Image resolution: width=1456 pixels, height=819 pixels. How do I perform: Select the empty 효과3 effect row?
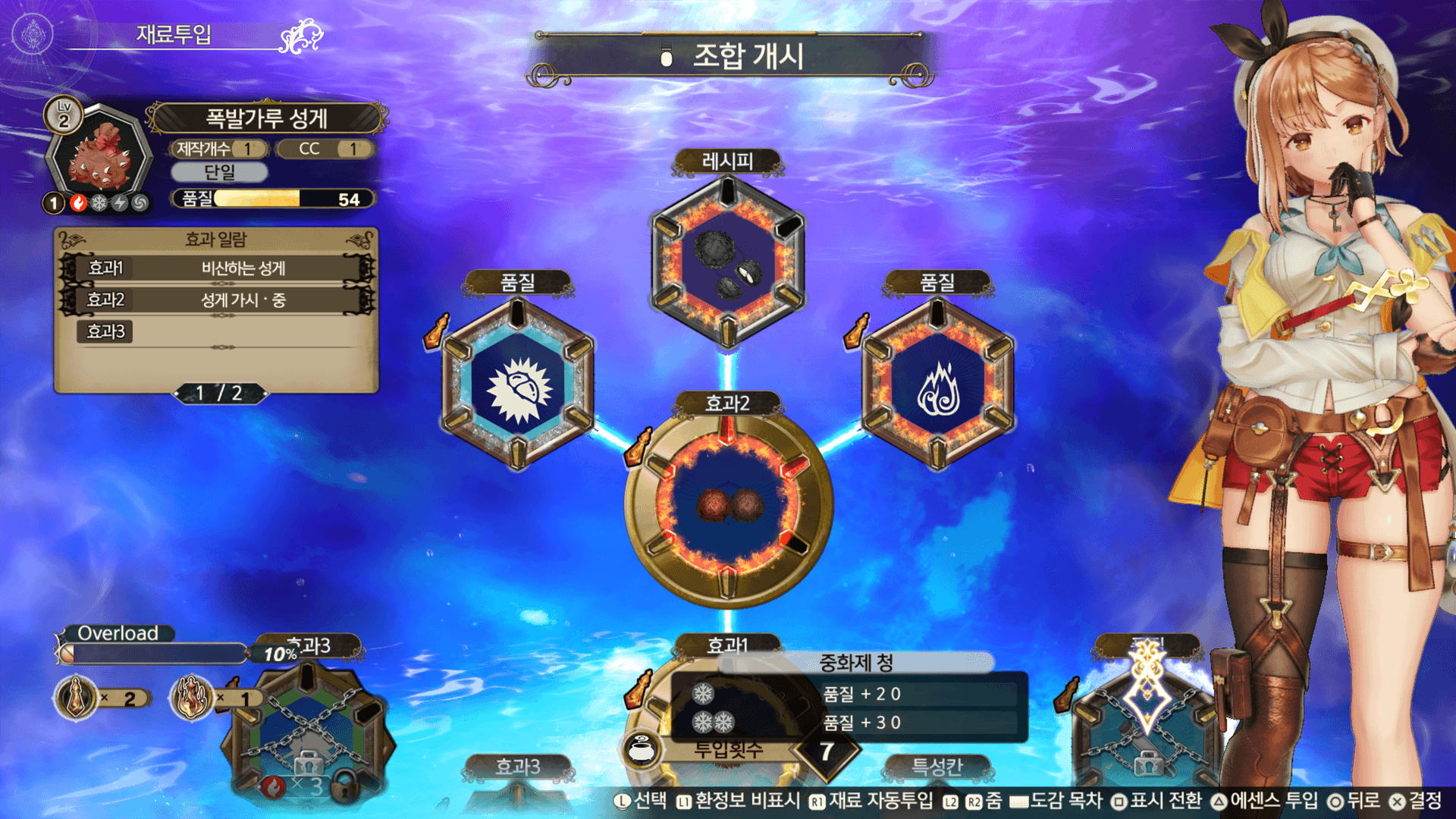218,331
